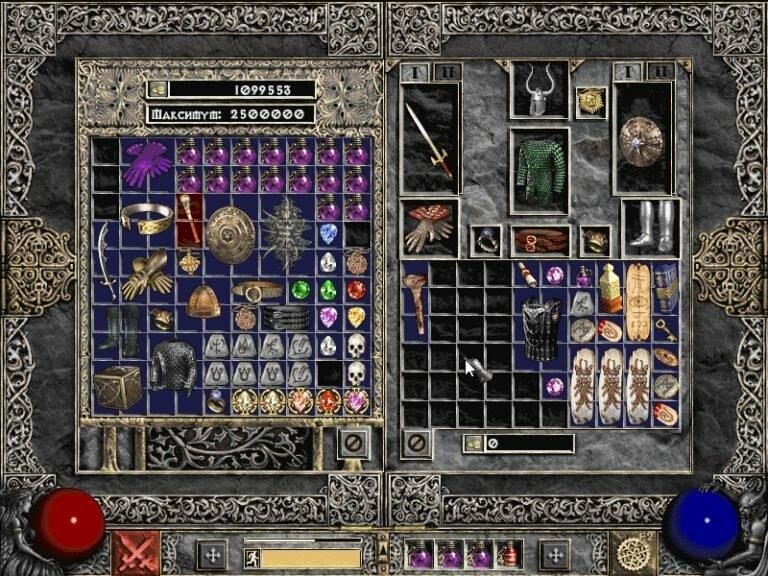The width and height of the screenshot is (768, 576).
Task: Open the left attack skill selector
Action: [x=135, y=553]
